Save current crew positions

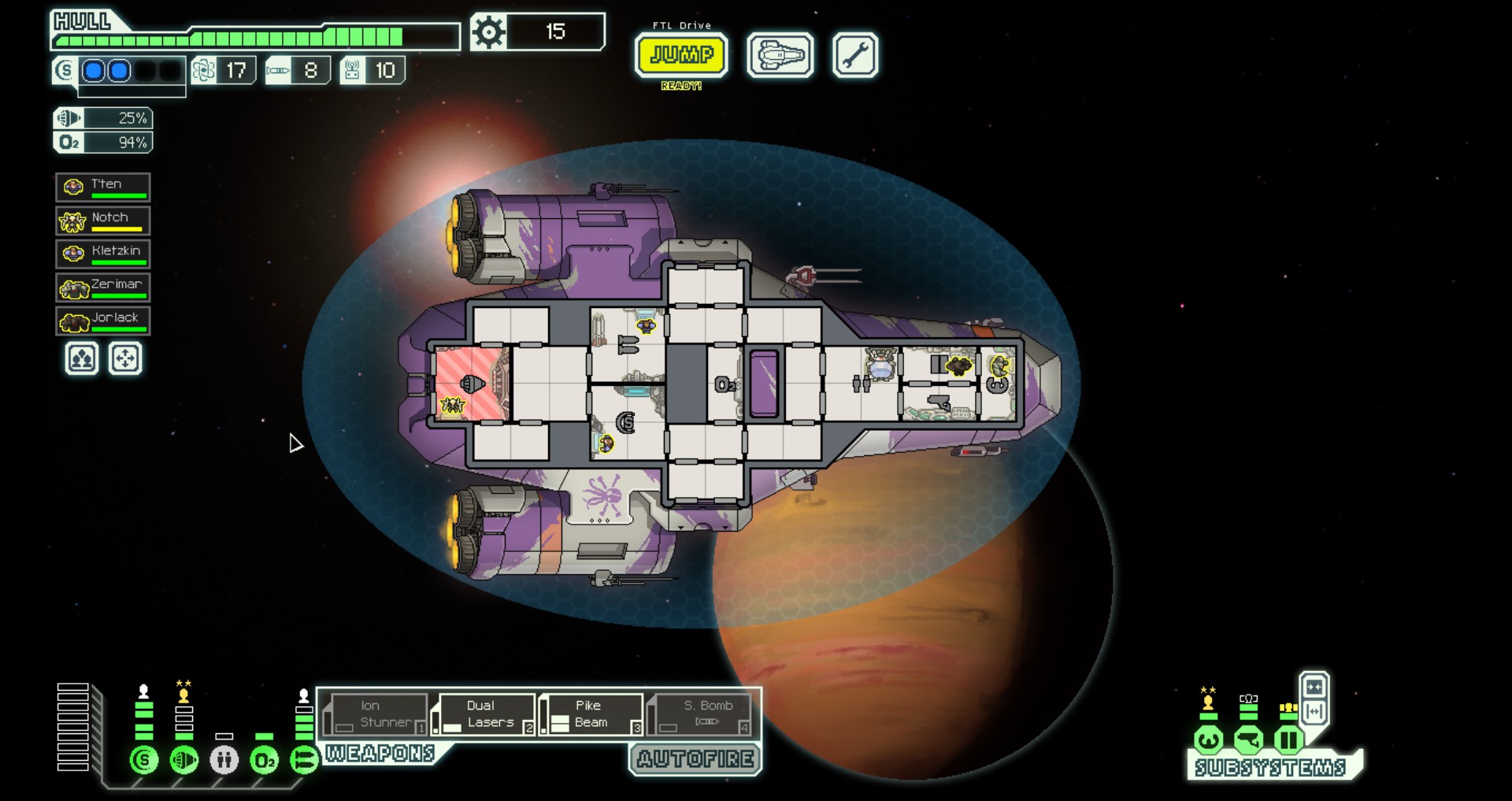tap(82, 359)
